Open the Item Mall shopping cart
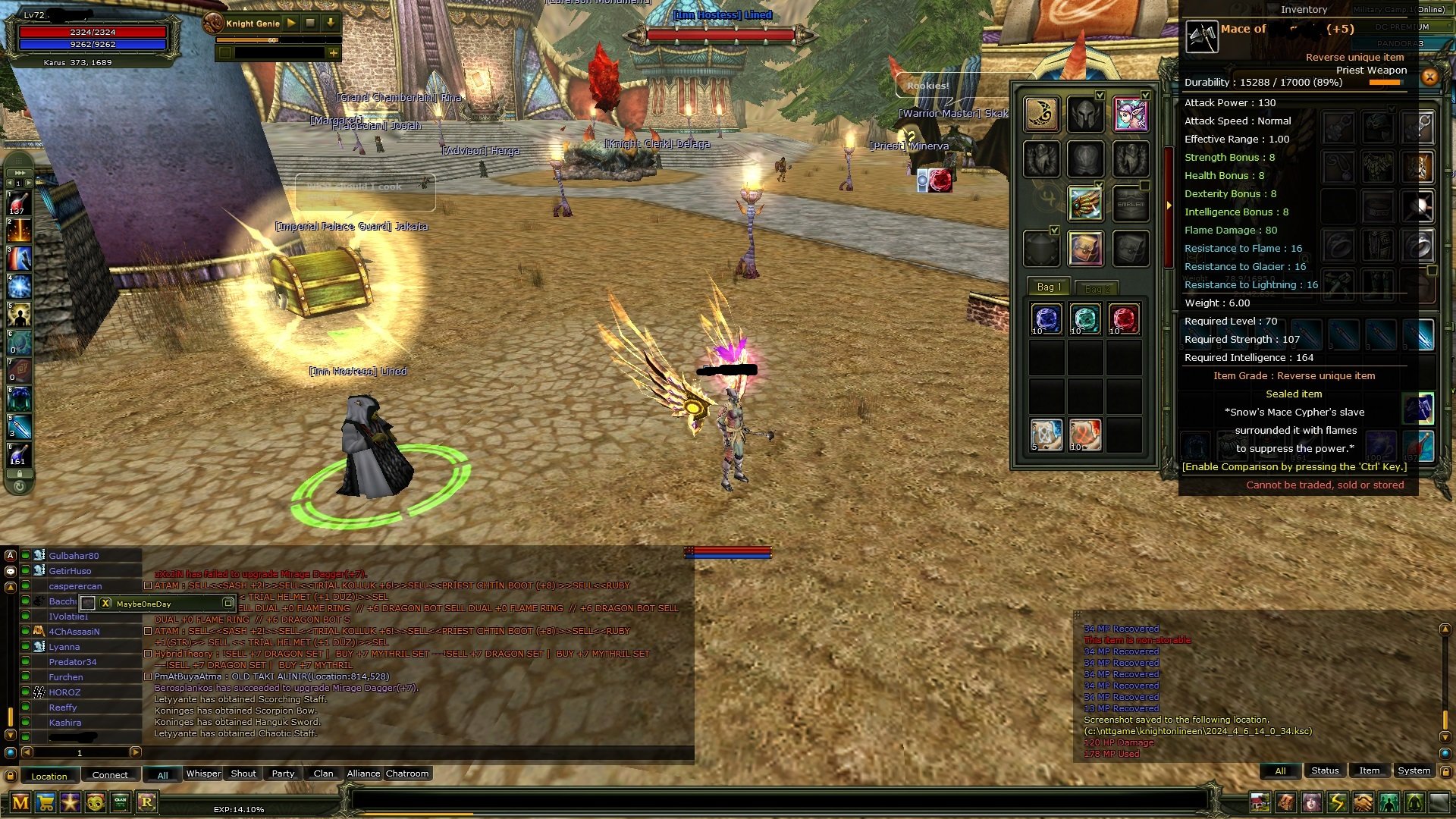 pyautogui.click(x=44, y=804)
